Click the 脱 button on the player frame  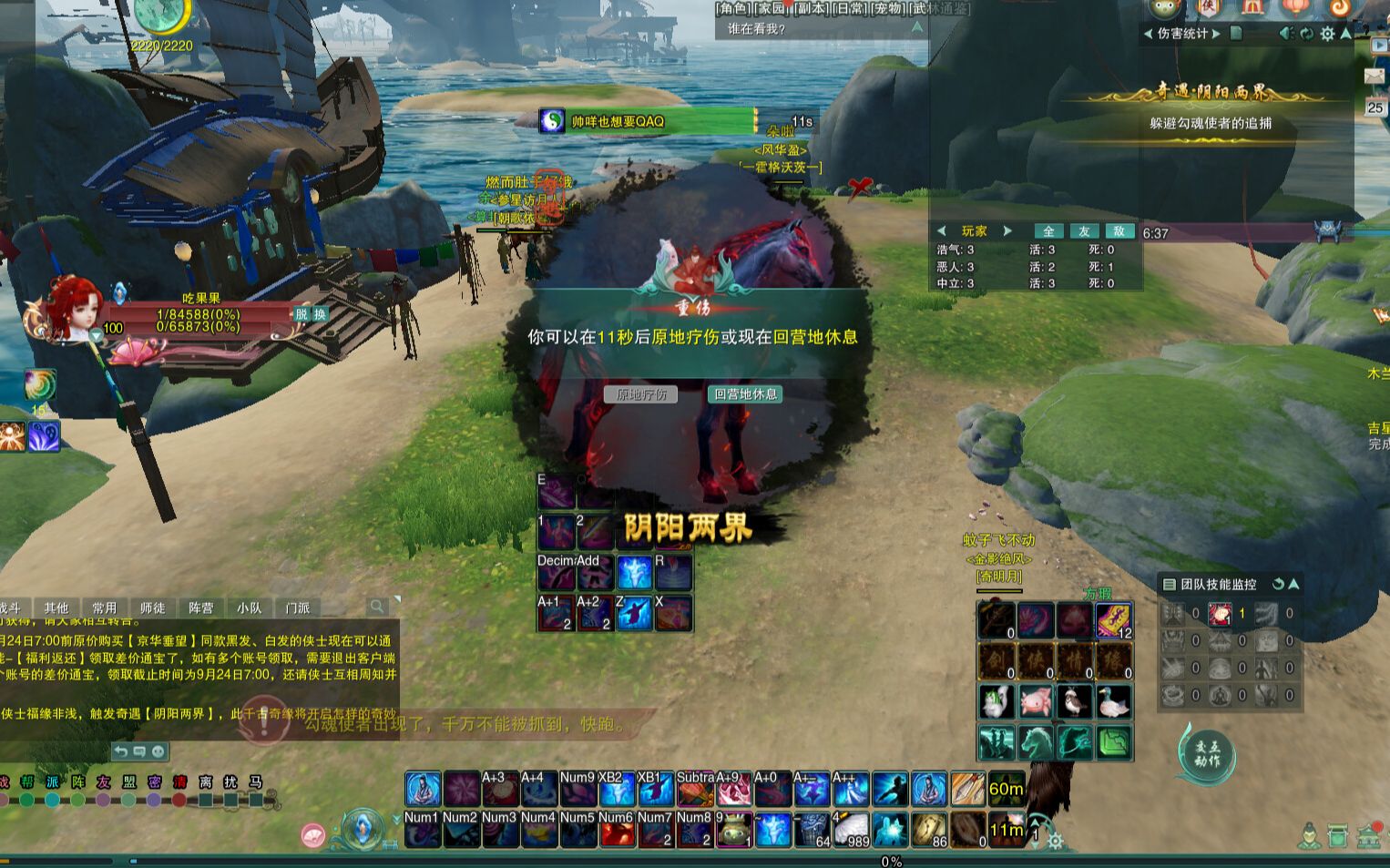tap(302, 314)
